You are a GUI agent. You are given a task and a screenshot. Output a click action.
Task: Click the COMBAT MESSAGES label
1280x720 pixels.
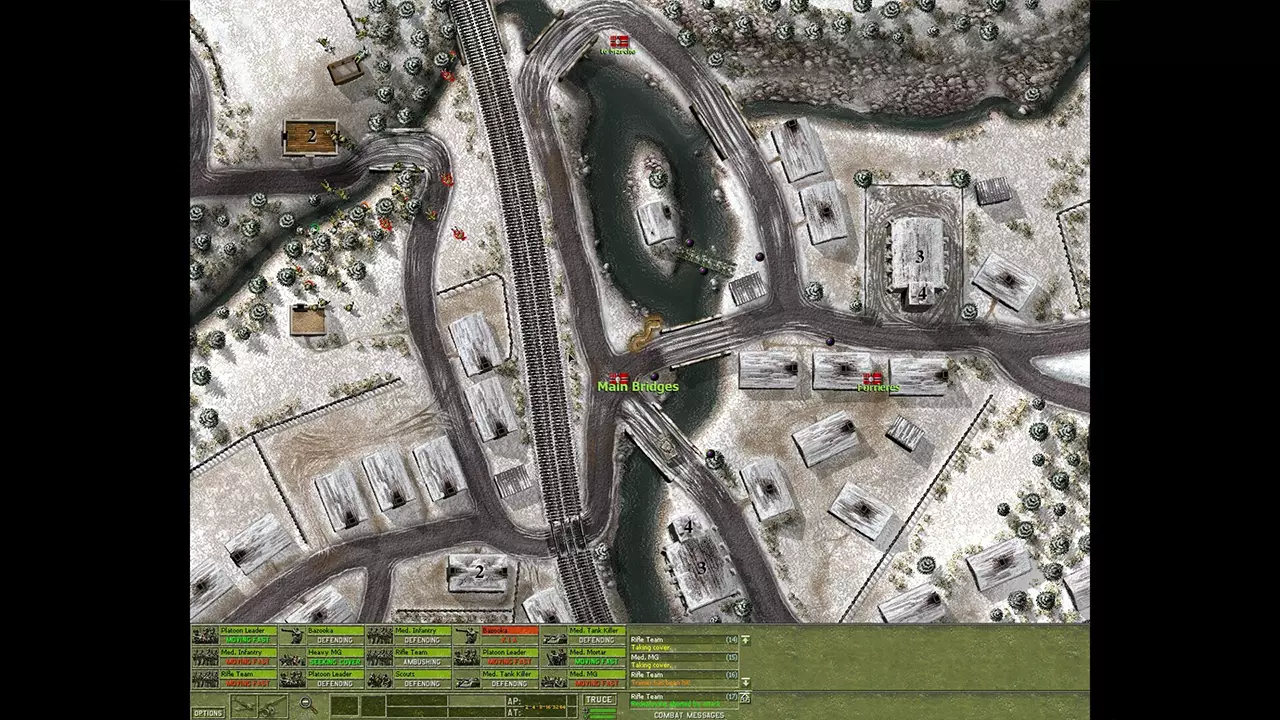click(688, 713)
